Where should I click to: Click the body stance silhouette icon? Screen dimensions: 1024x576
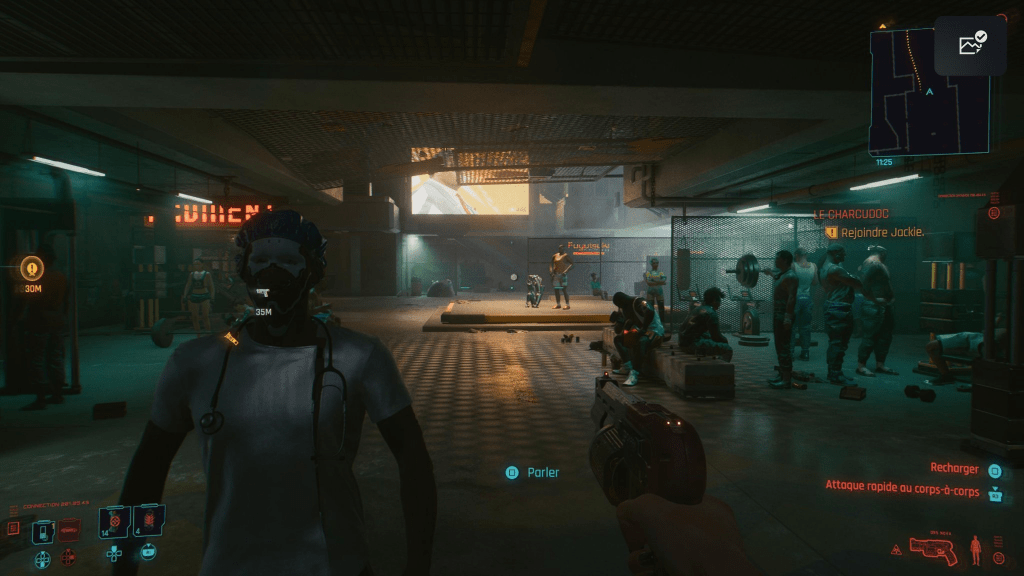[x=976, y=549]
